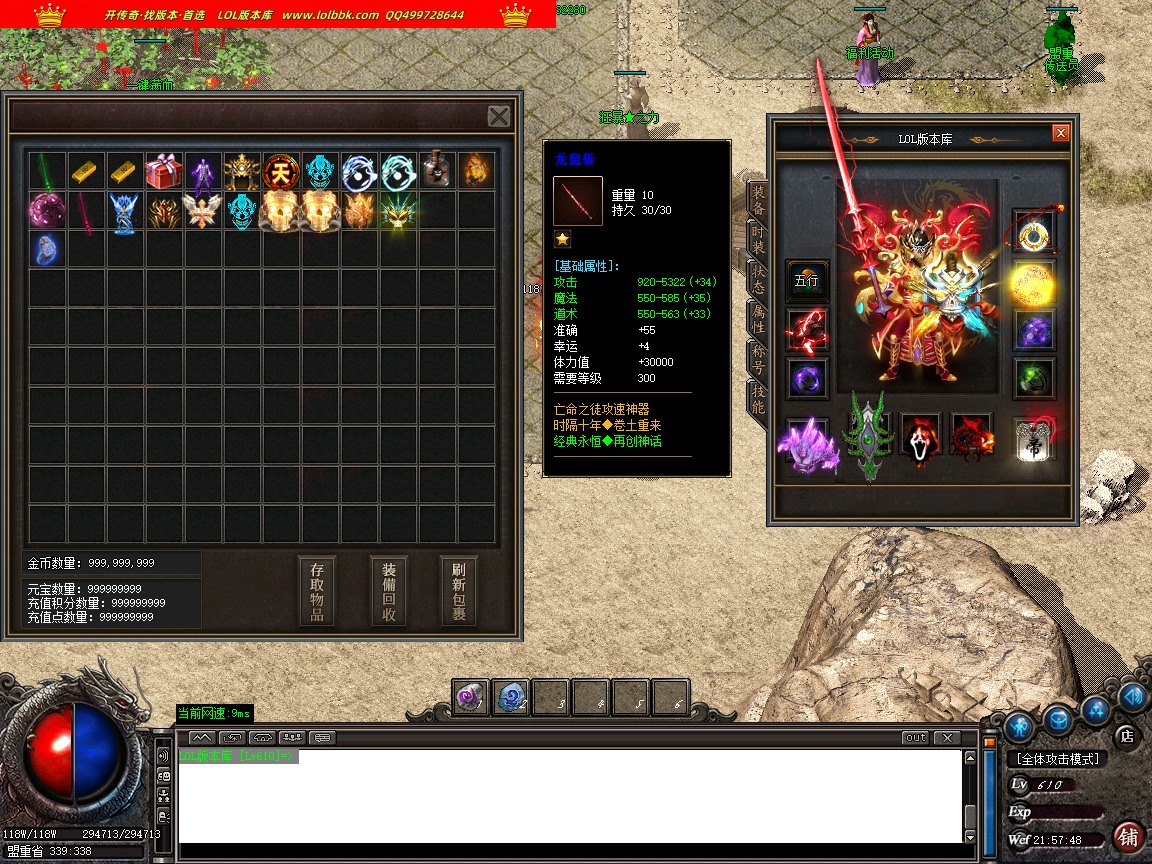Image resolution: width=1152 pixels, height=864 pixels.
Task: Select the golden sun orb equipment slot
Action: pos(1033,283)
